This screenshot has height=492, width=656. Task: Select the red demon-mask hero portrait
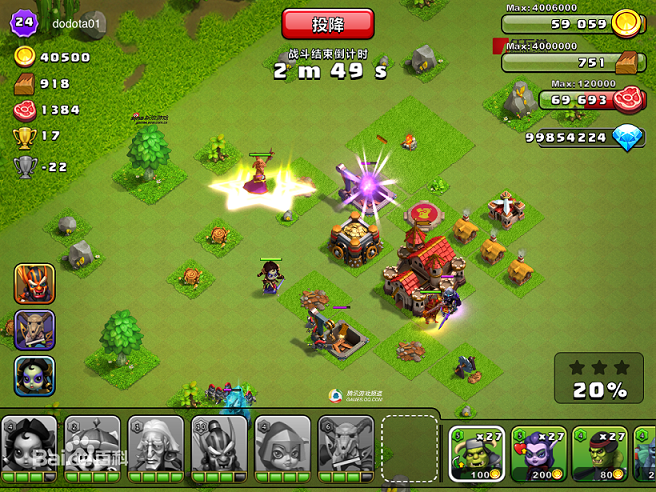(34, 284)
